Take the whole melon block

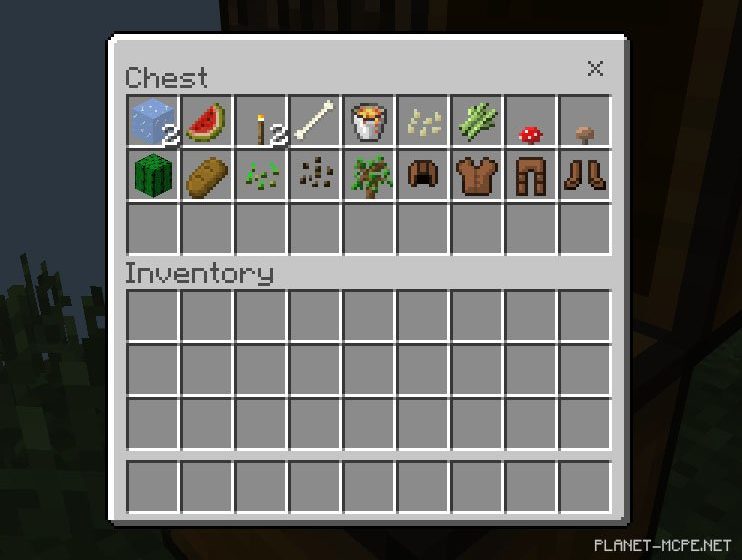(153, 176)
